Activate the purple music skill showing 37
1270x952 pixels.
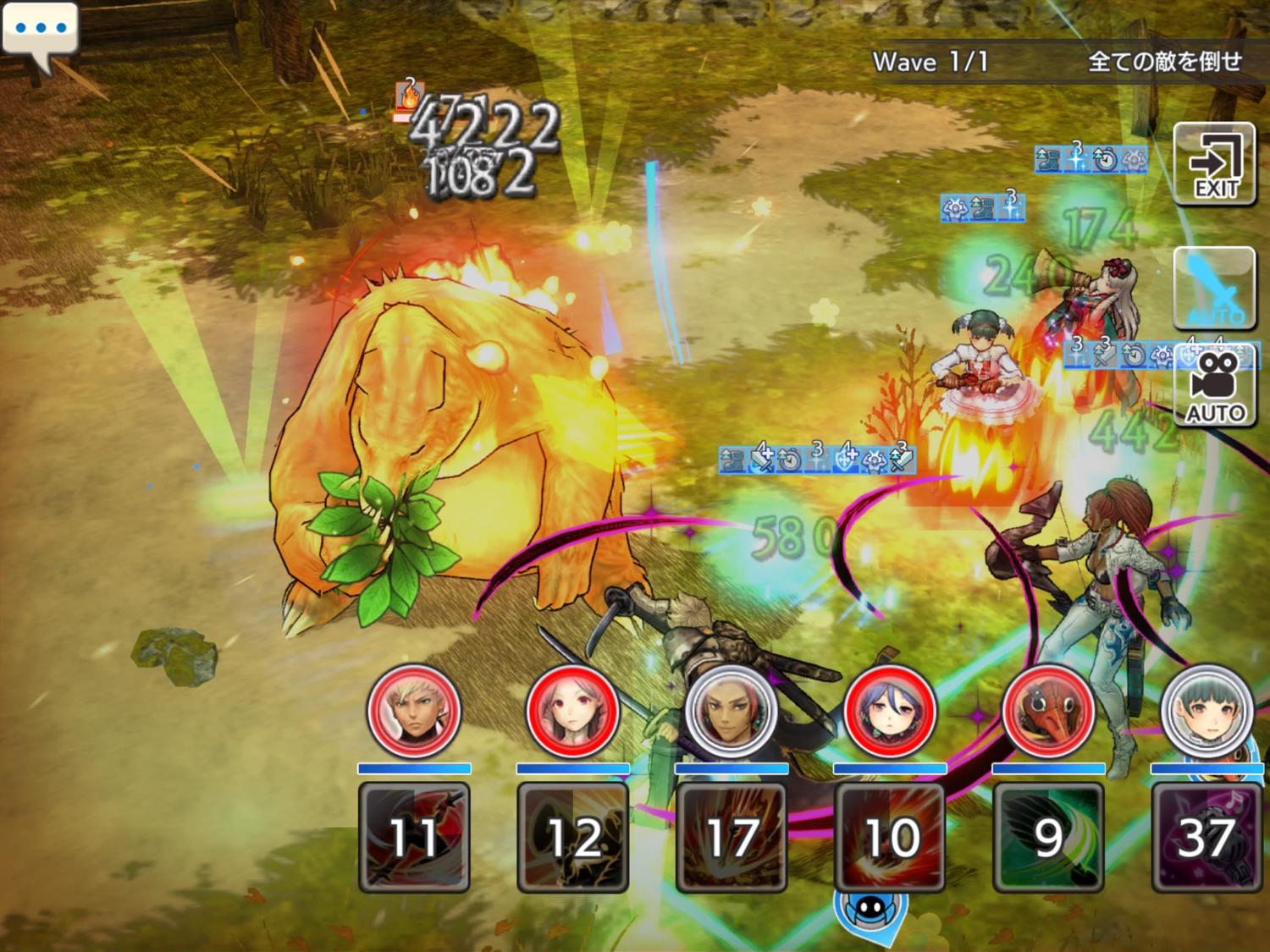[x=1206, y=837]
